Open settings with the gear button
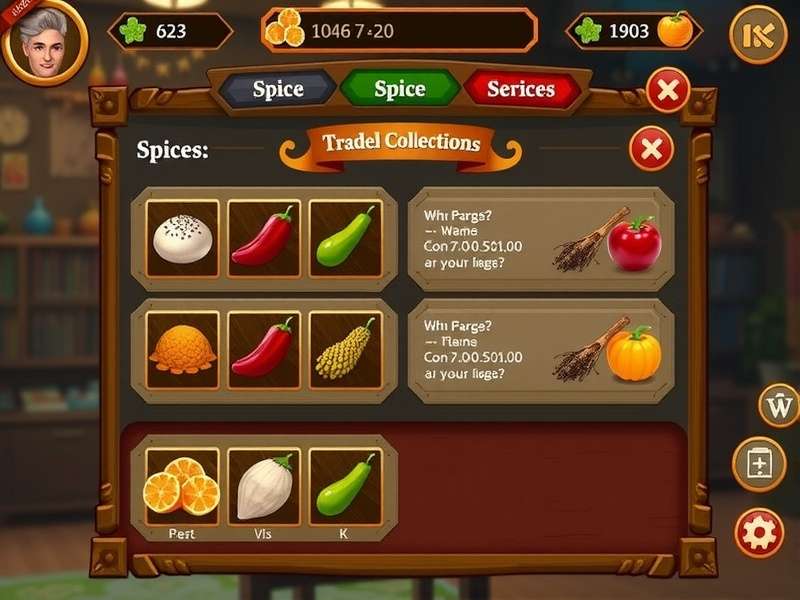This screenshot has height=600, width=800. (759, 532)
